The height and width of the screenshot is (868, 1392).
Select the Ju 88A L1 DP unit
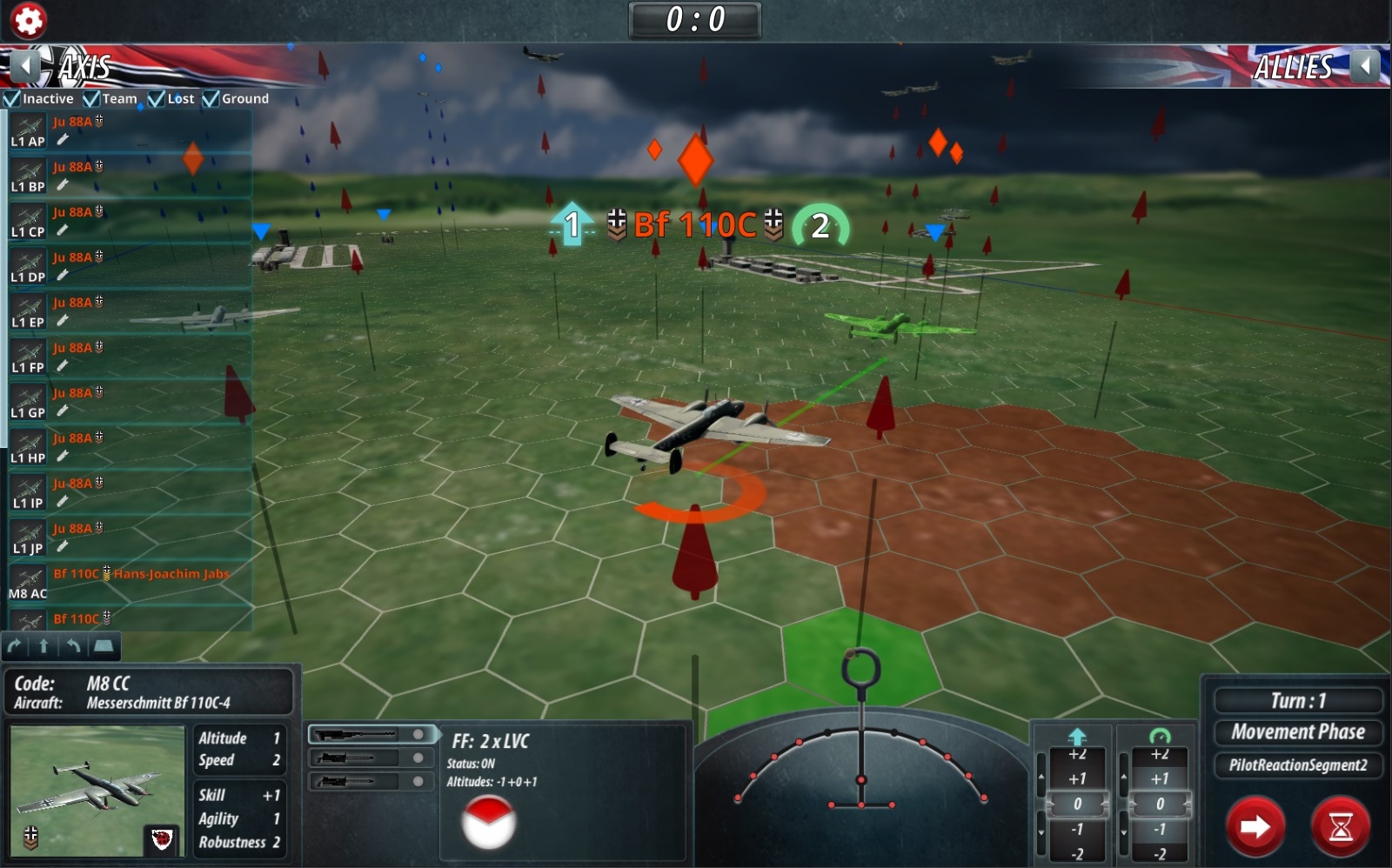(130, 267)
